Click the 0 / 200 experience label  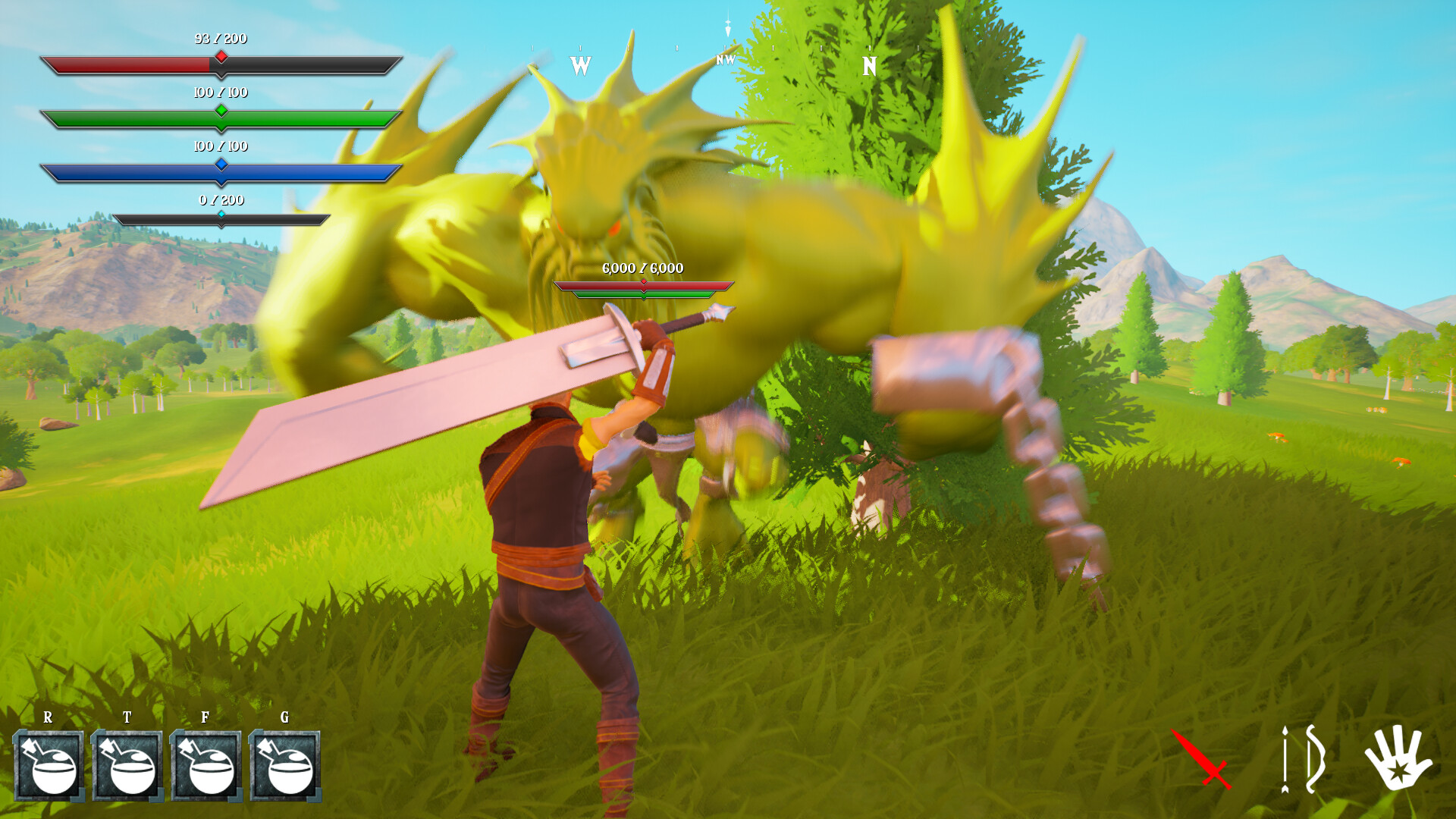[221, 200]
